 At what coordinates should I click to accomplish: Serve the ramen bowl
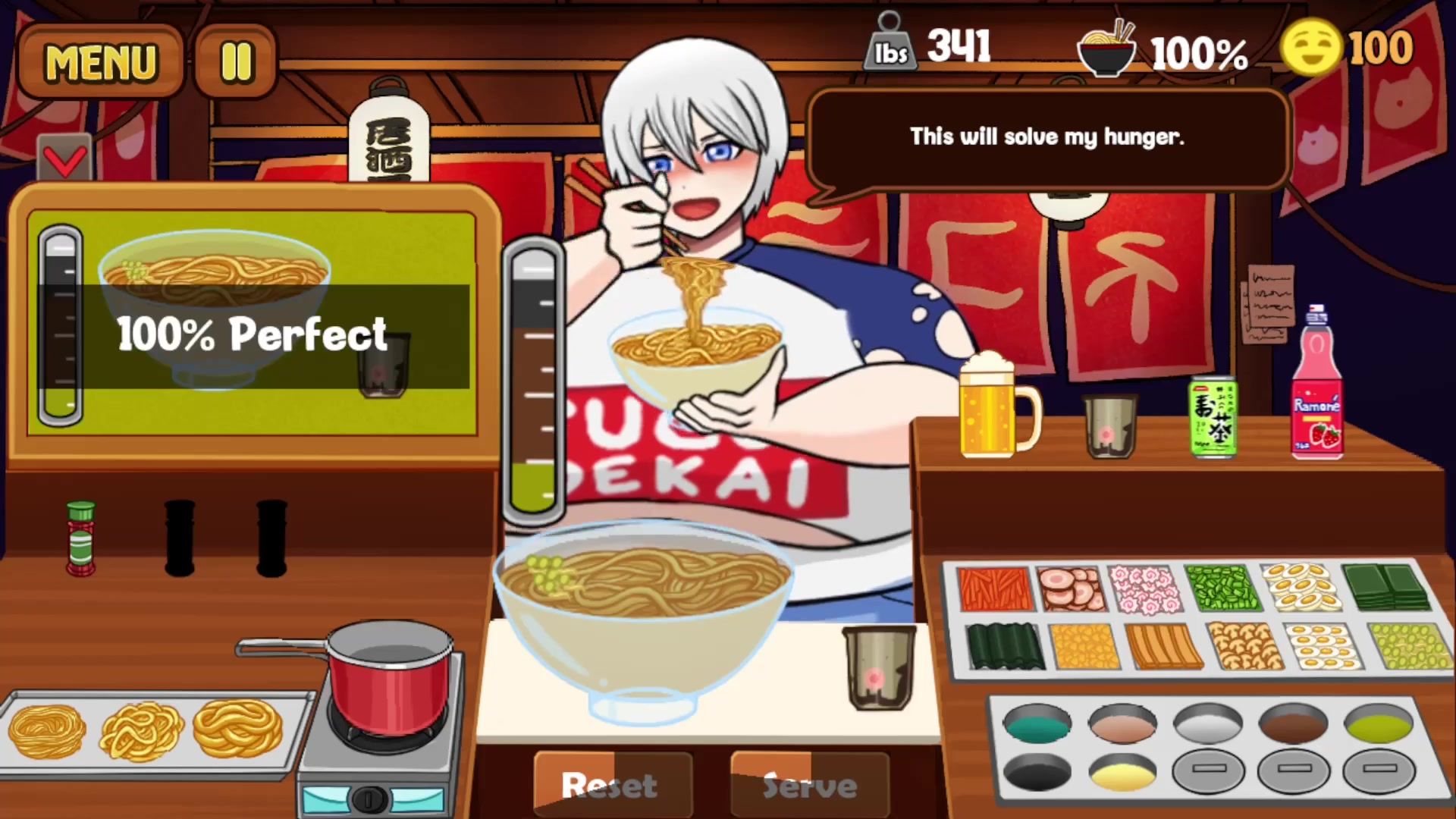pyautogui.click(x=810, y=785)
